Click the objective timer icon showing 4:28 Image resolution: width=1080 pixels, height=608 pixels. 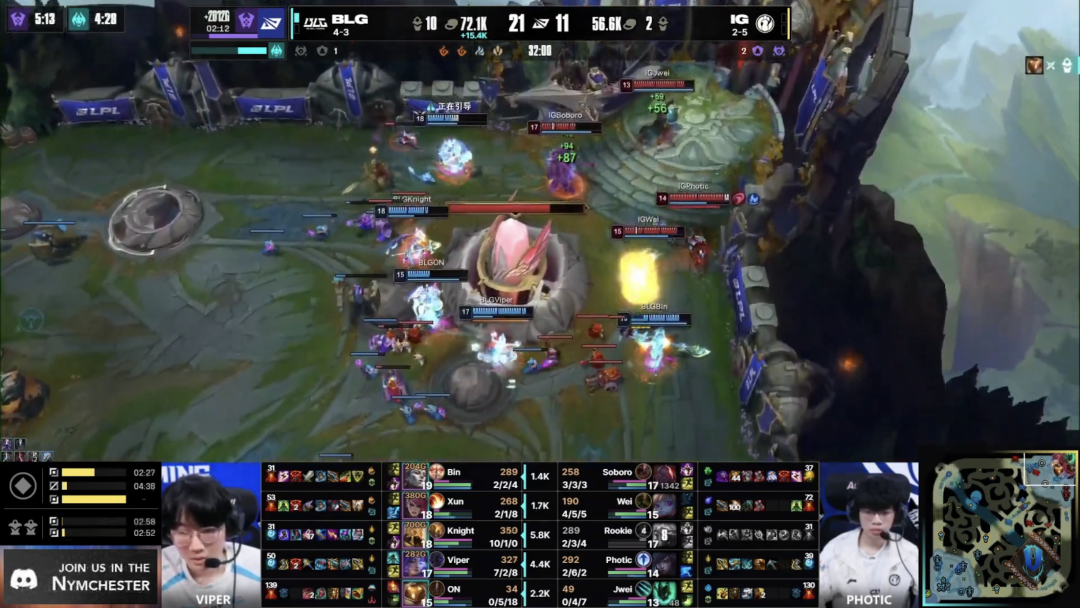79,19
